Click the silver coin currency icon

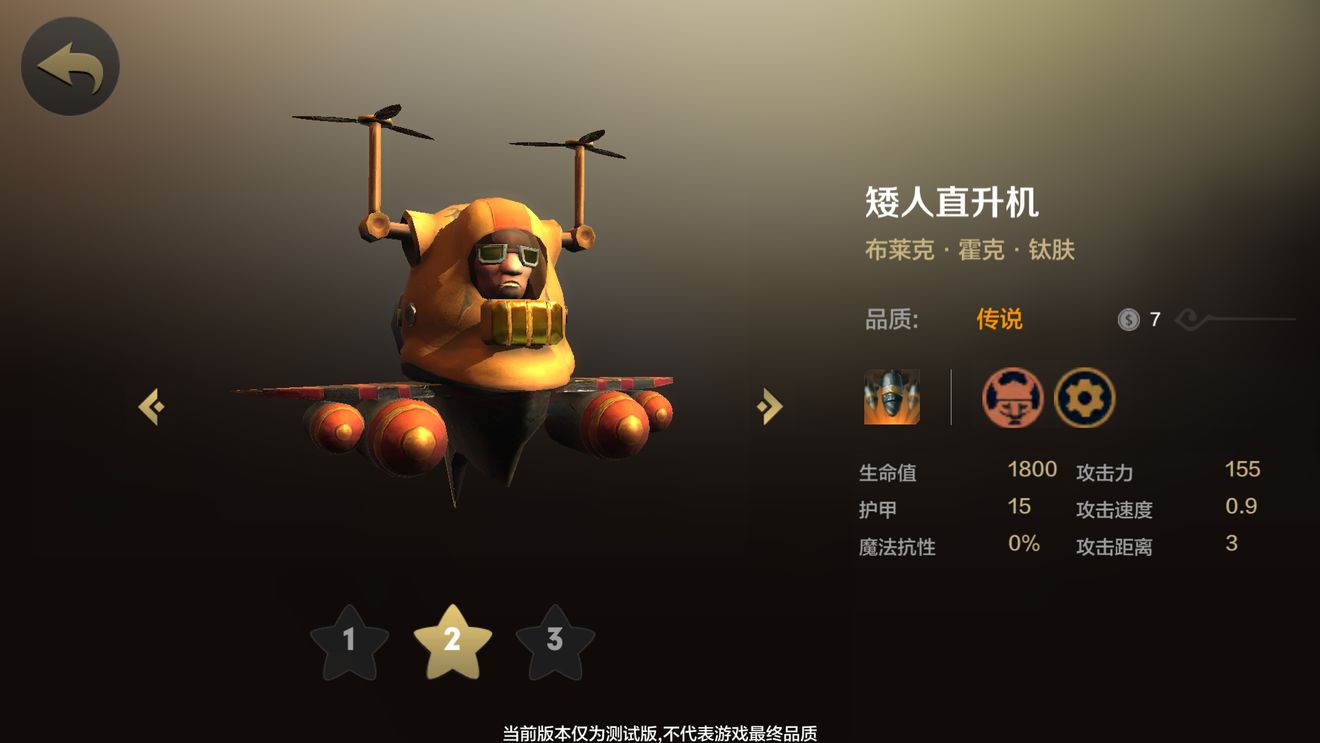click(x=1131, y=319)
